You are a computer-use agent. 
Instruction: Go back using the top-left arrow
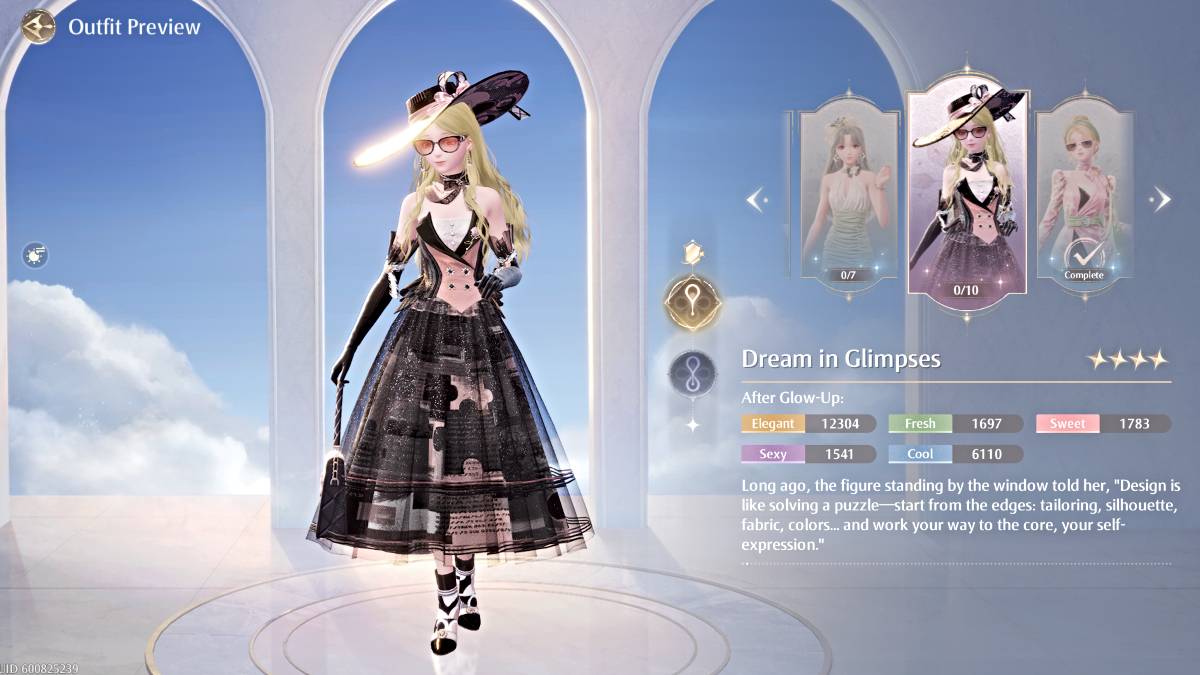(x=38, y=26)
